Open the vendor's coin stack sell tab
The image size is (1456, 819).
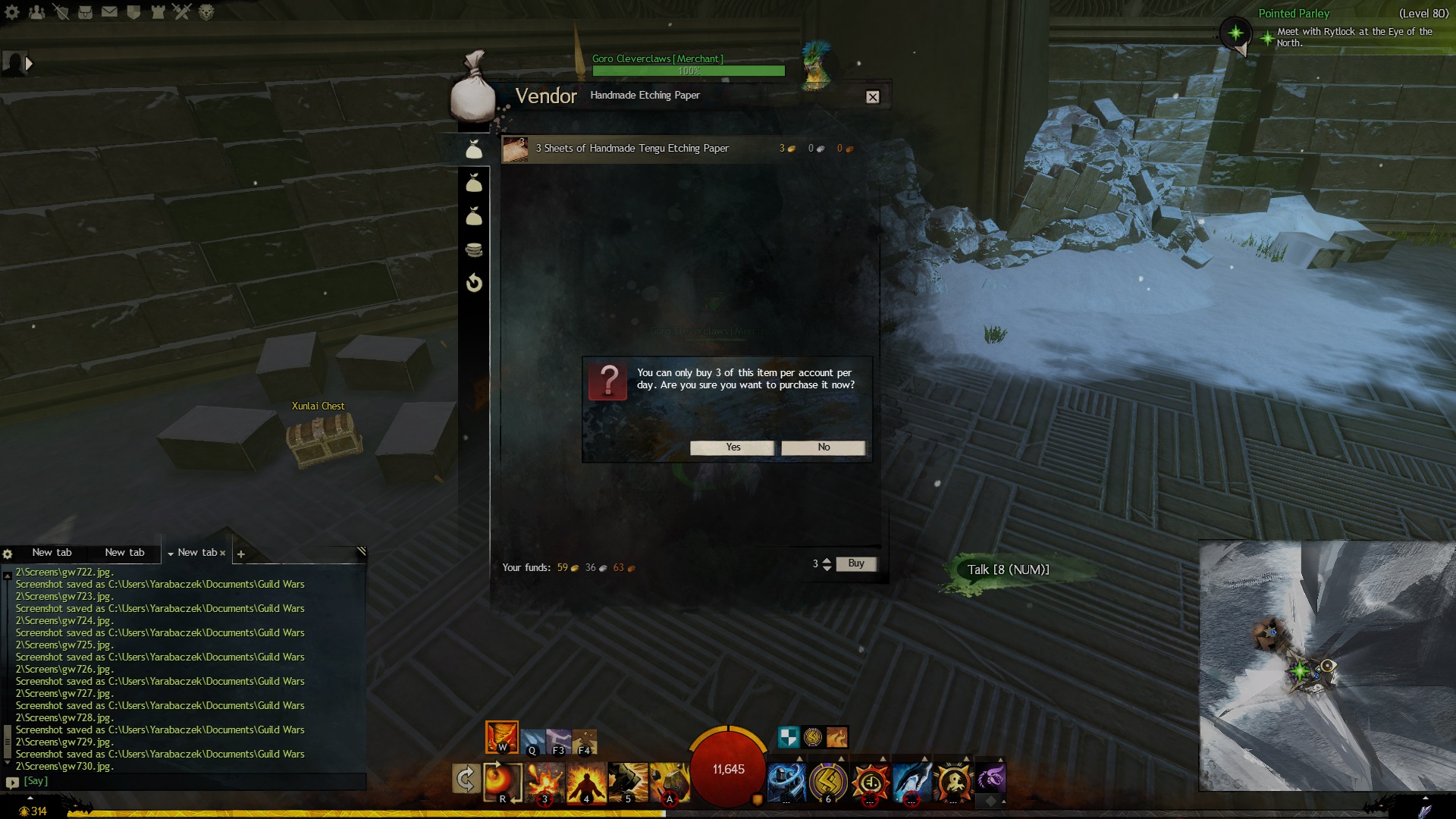tap(474, 249)
